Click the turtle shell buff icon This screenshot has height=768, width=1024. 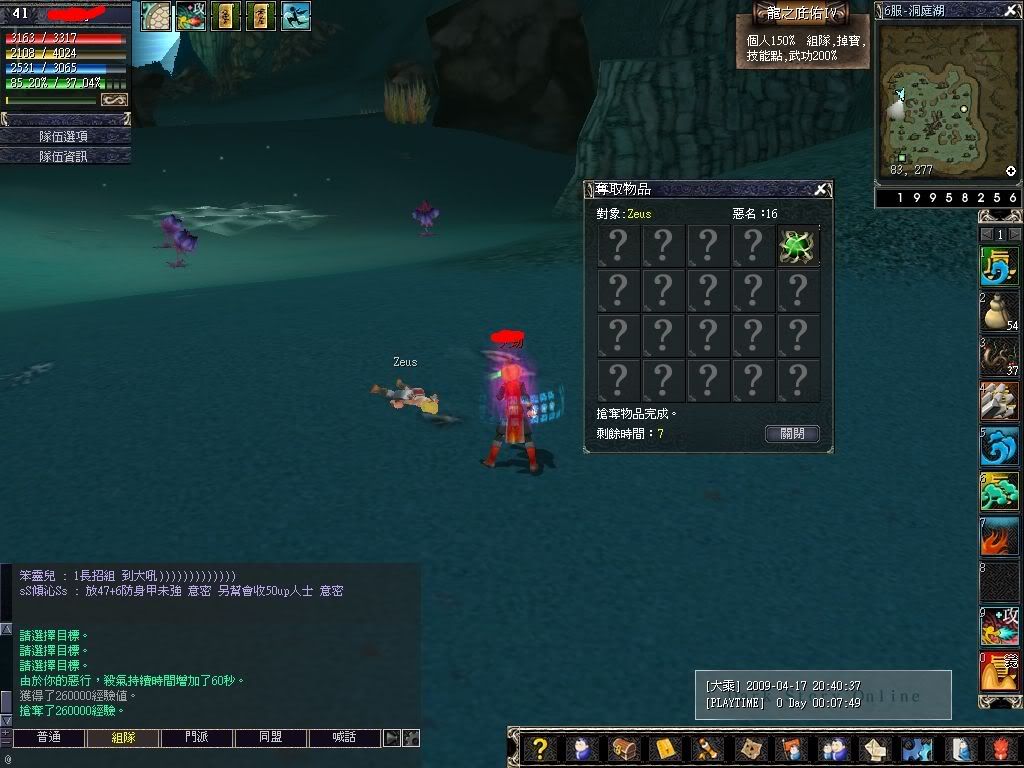click(155, 16)
